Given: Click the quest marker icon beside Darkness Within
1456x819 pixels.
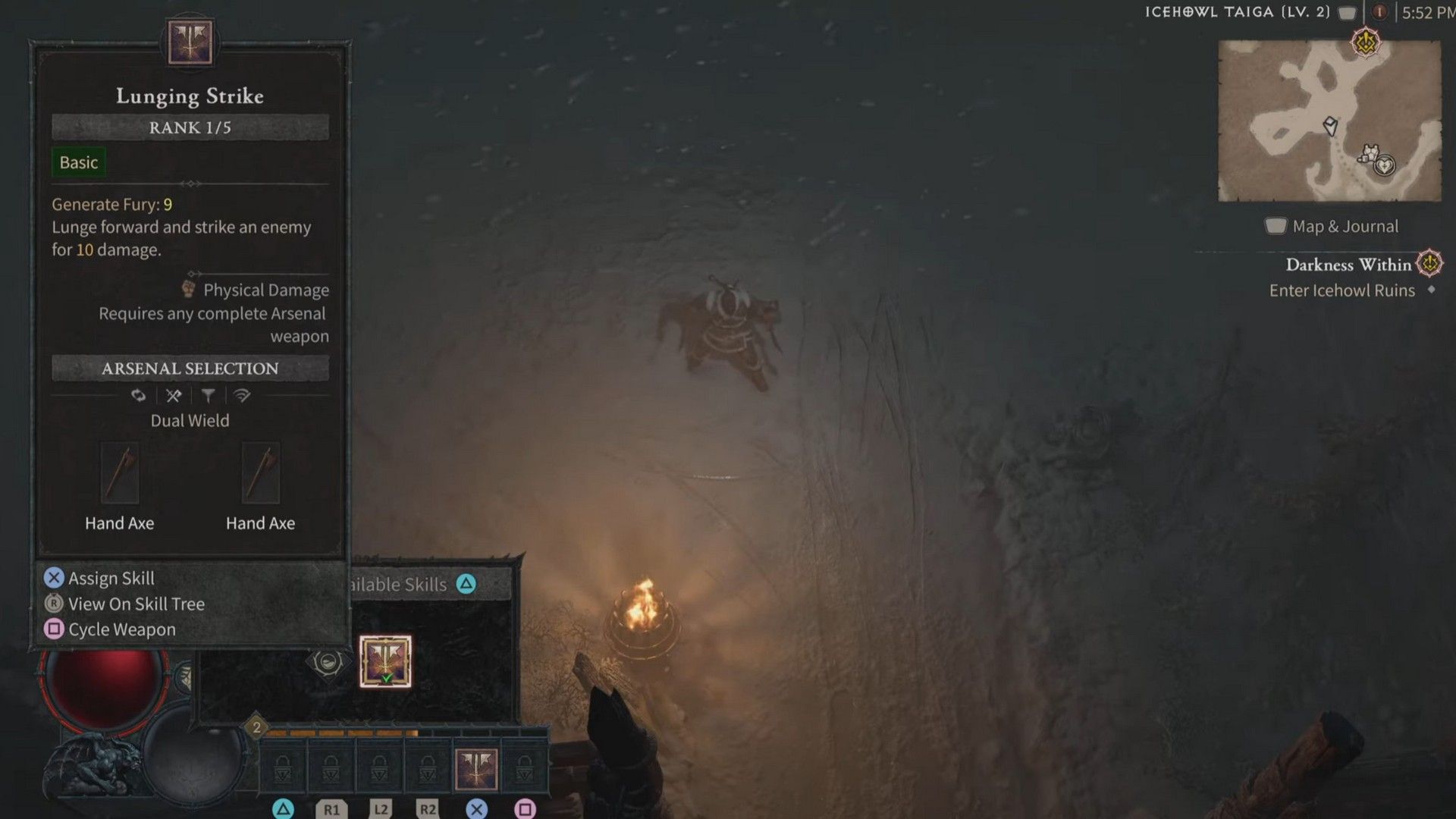Looking at the screenshot, I should coord(1430,265).
